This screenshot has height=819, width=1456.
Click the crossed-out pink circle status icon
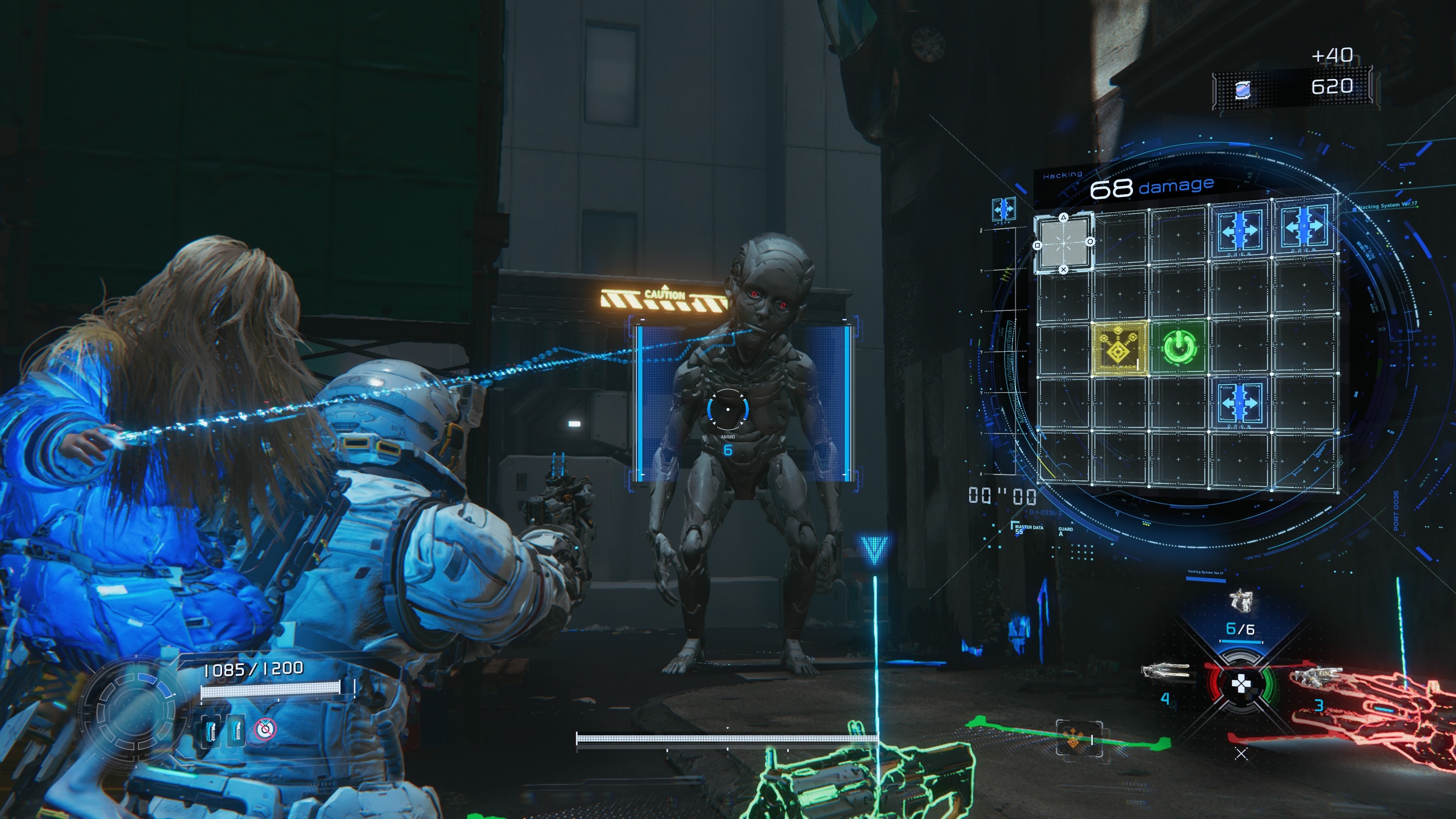coord(265,729)
